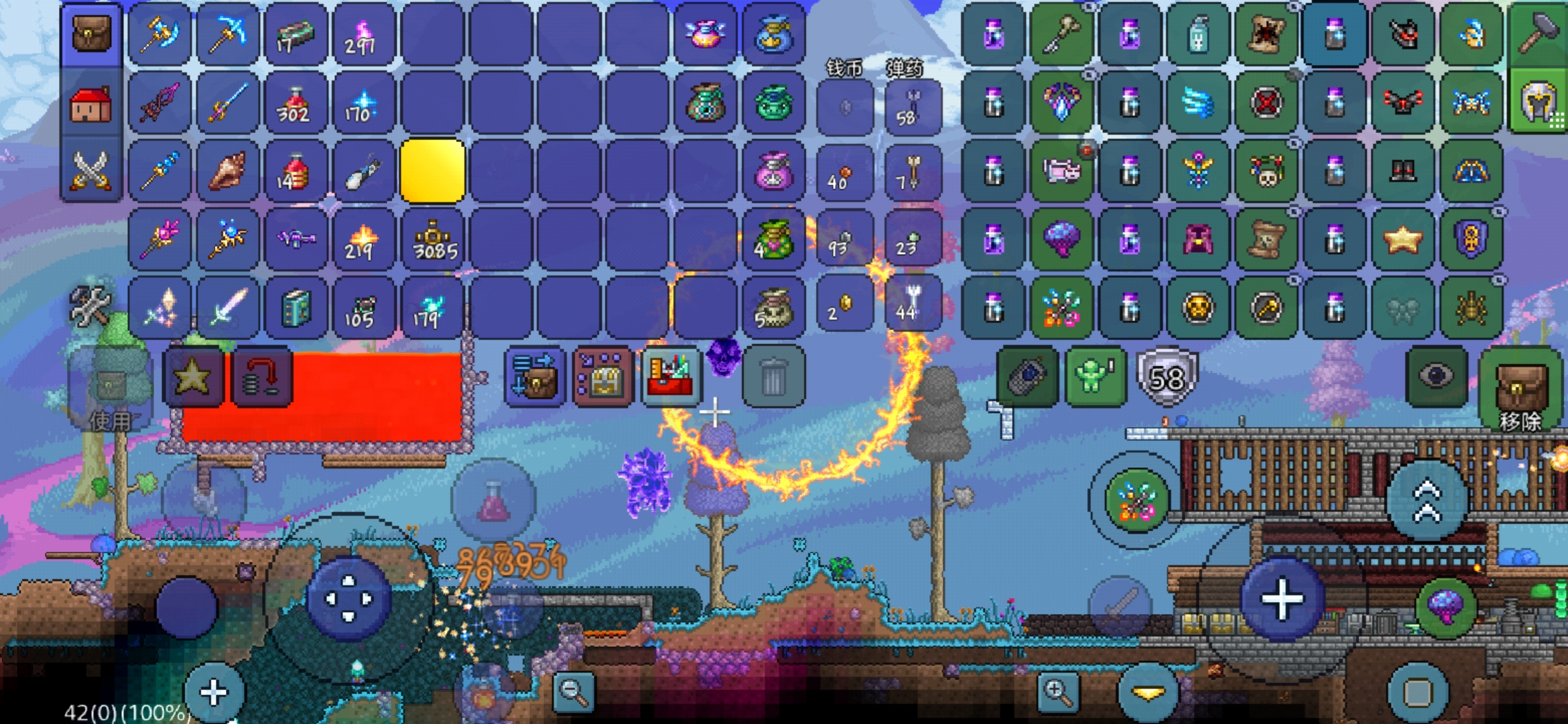Select the Ankh Shield accessory slot
The height and width of the screenshot is (724, 1568).
point(1470,240)
